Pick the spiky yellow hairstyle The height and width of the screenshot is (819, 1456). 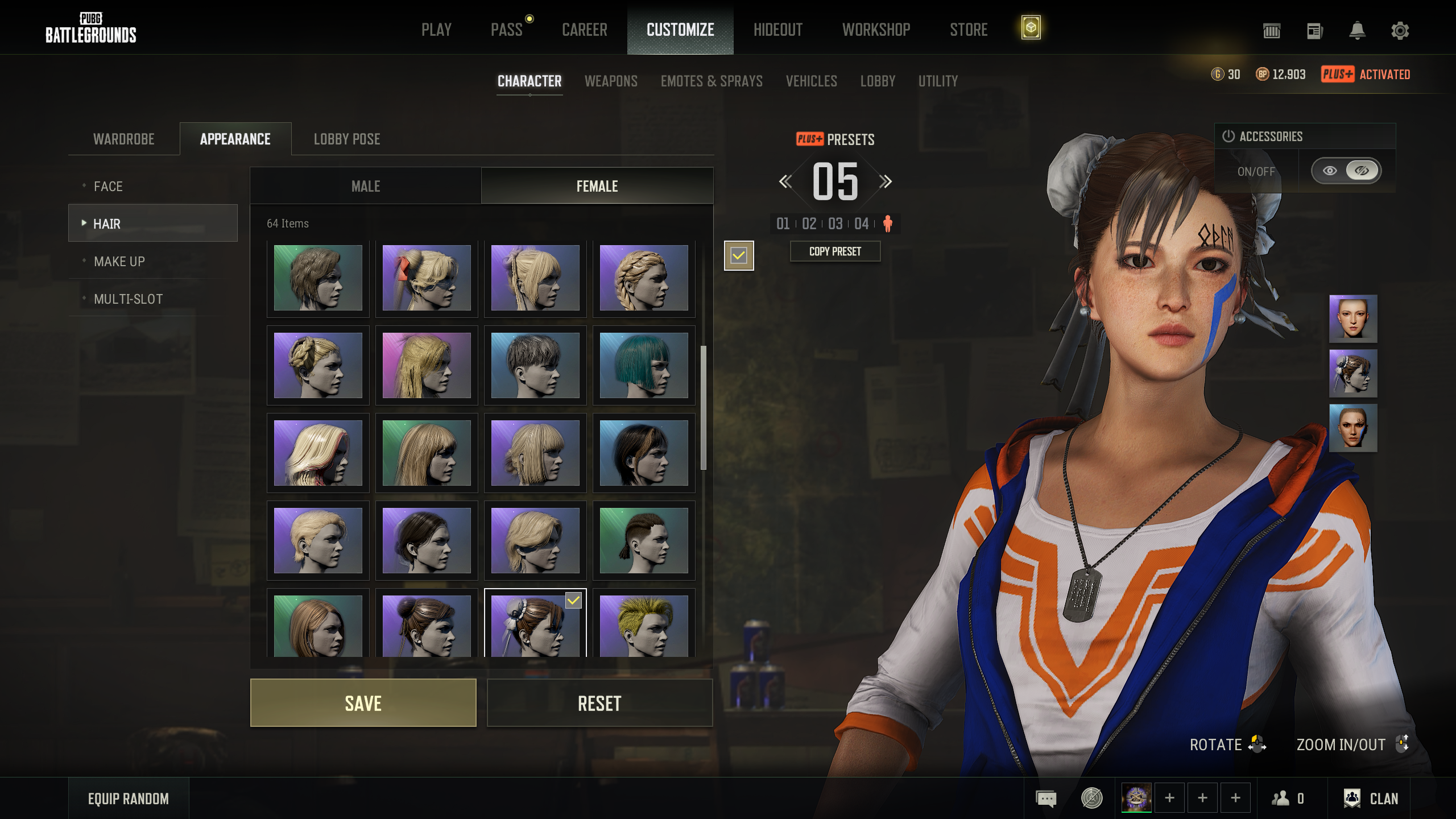point(643,626)
